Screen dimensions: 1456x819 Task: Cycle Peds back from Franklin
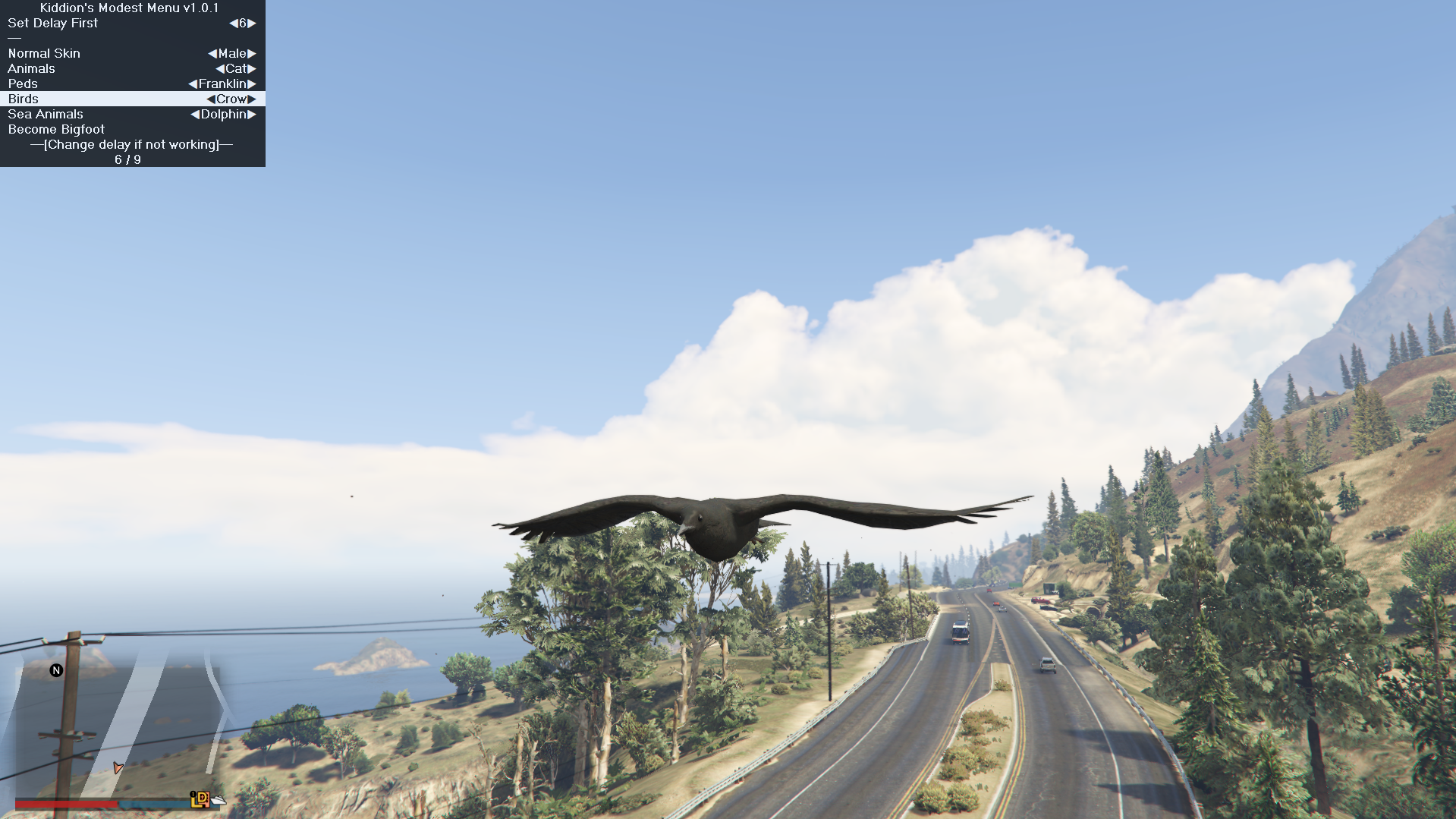(x=193, y=83)
